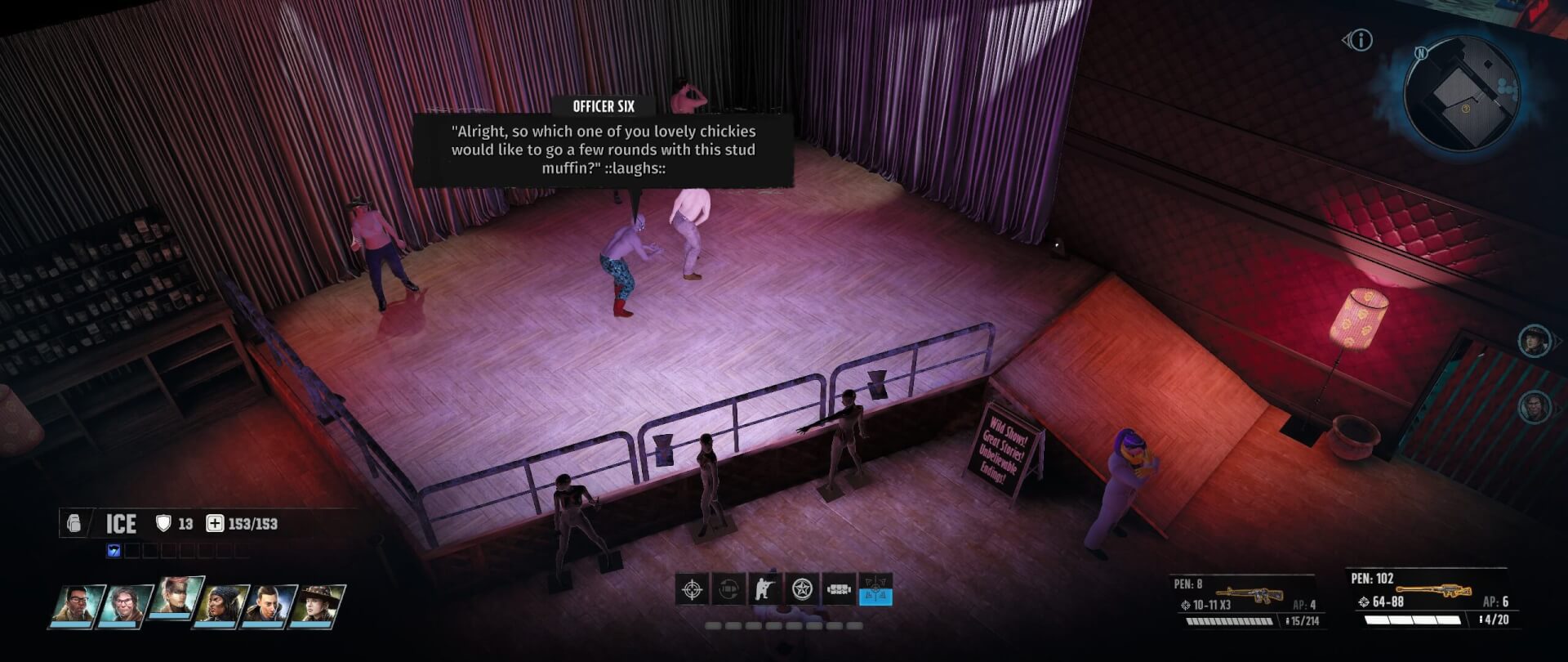Open the backpack inventory next to ICE
The height and width of the screenshot is (662, 1568).
[x=74, y=523]
